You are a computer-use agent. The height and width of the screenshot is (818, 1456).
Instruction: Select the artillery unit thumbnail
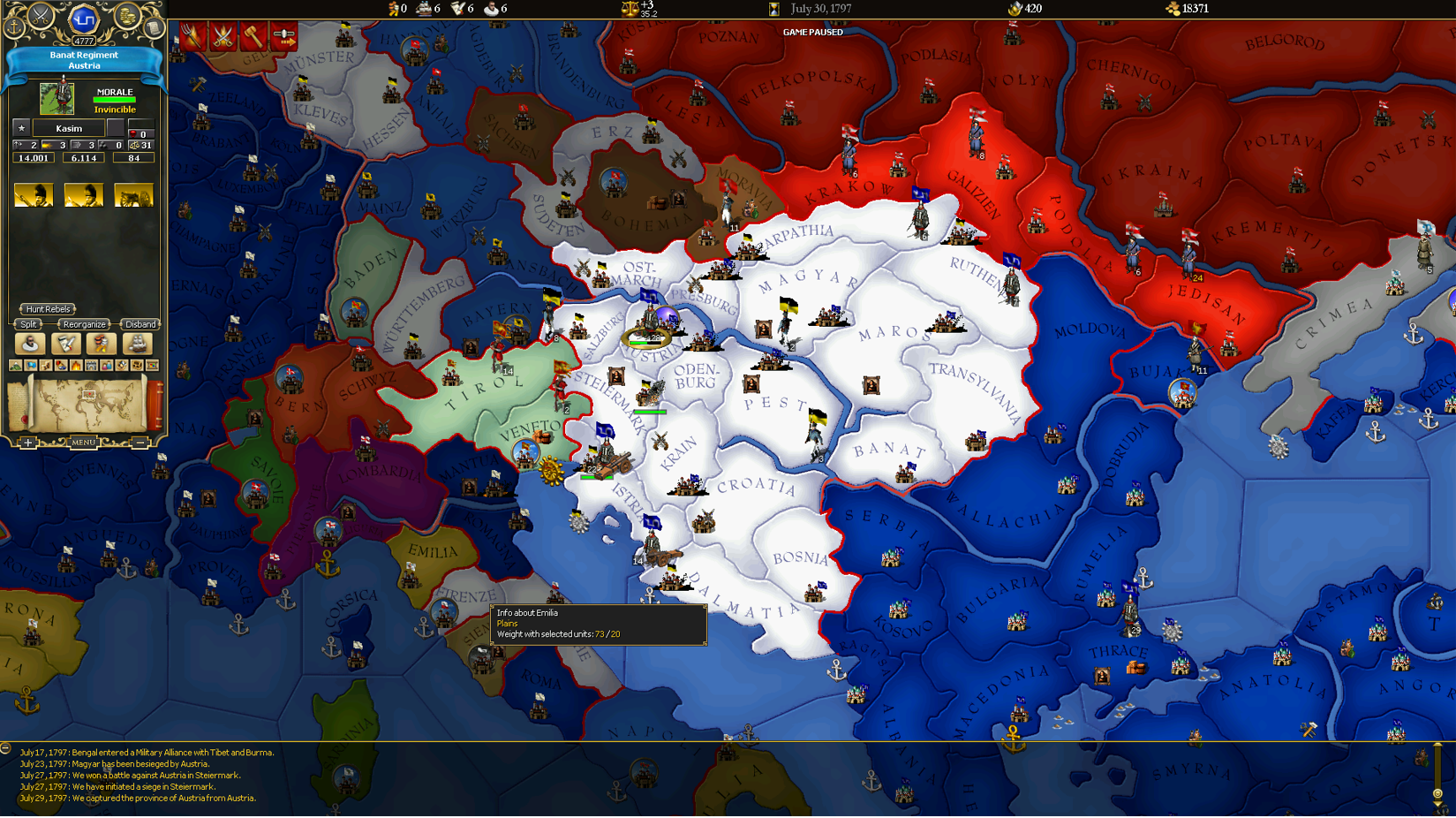point(133,194)
